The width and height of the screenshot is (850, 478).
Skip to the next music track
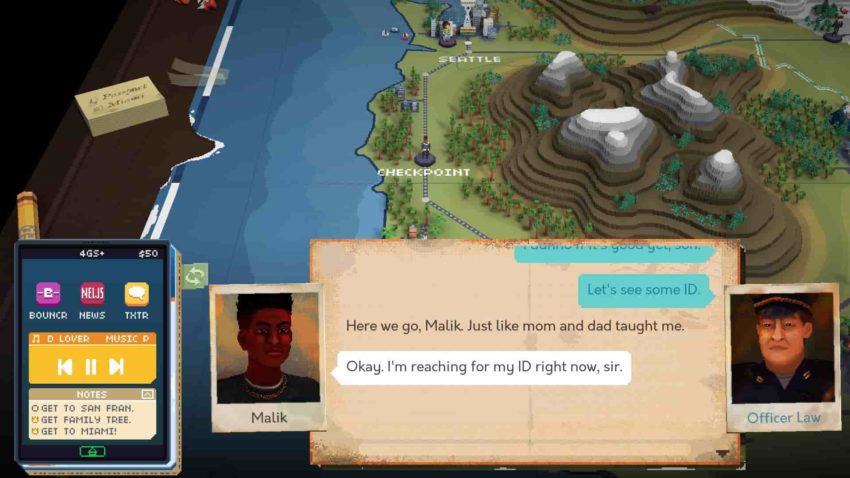click(x=117, y=366)
